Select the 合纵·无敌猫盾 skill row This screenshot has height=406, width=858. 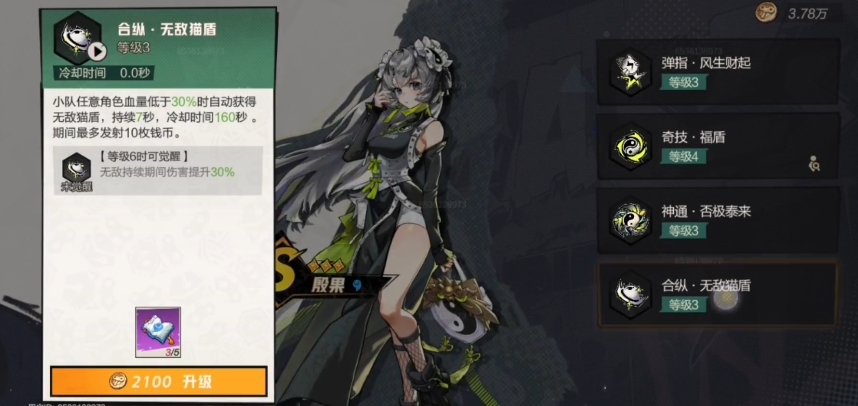coord(716,295)
